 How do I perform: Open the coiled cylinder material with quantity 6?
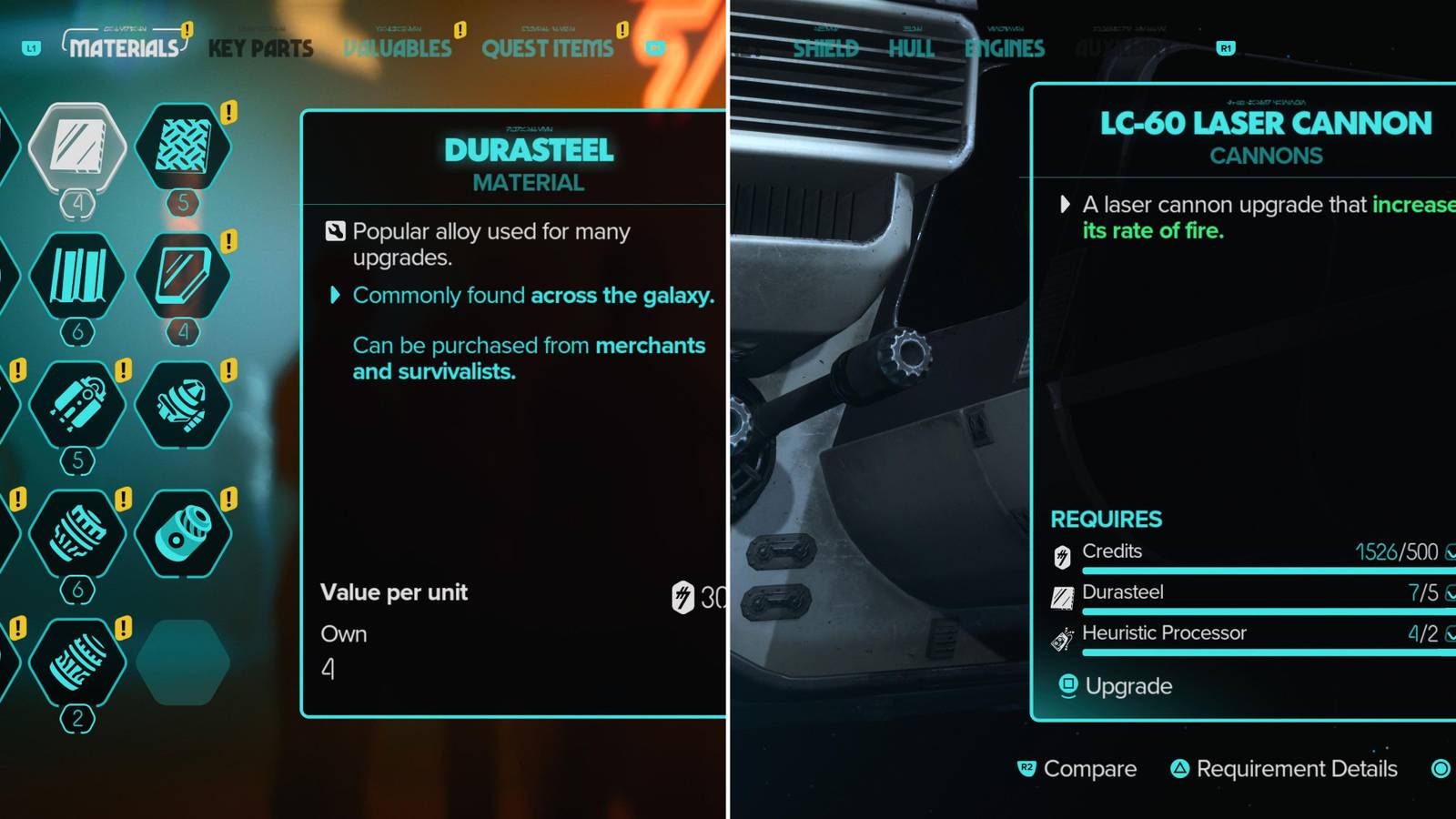click(77, 534)
